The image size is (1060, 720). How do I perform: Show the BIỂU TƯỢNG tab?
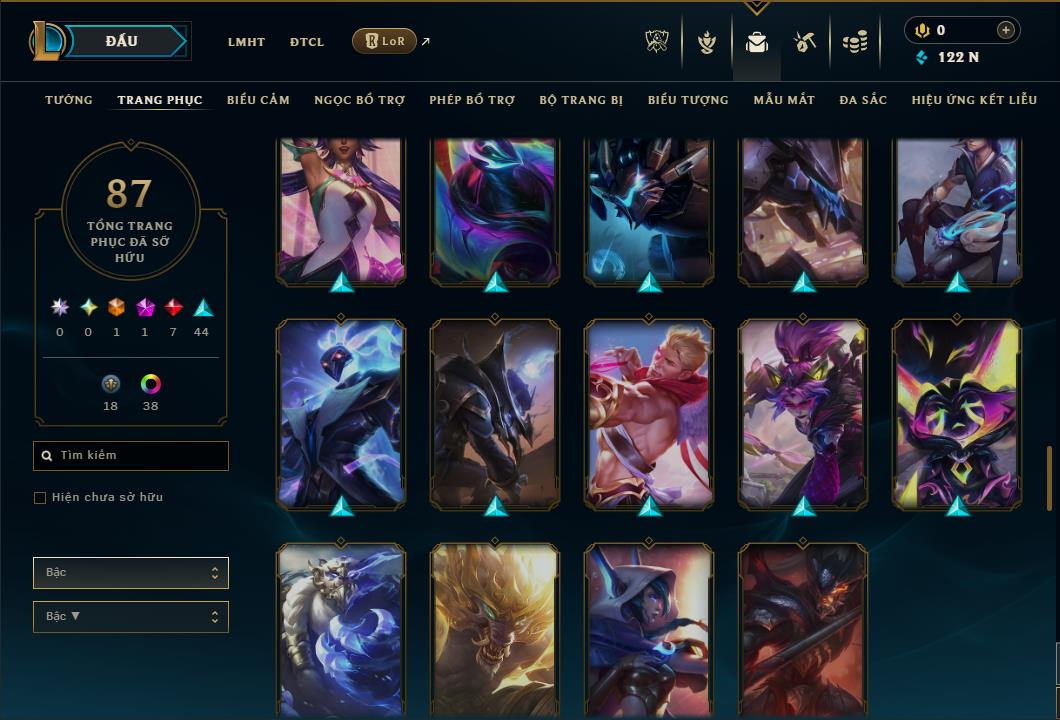coord(688,100)
